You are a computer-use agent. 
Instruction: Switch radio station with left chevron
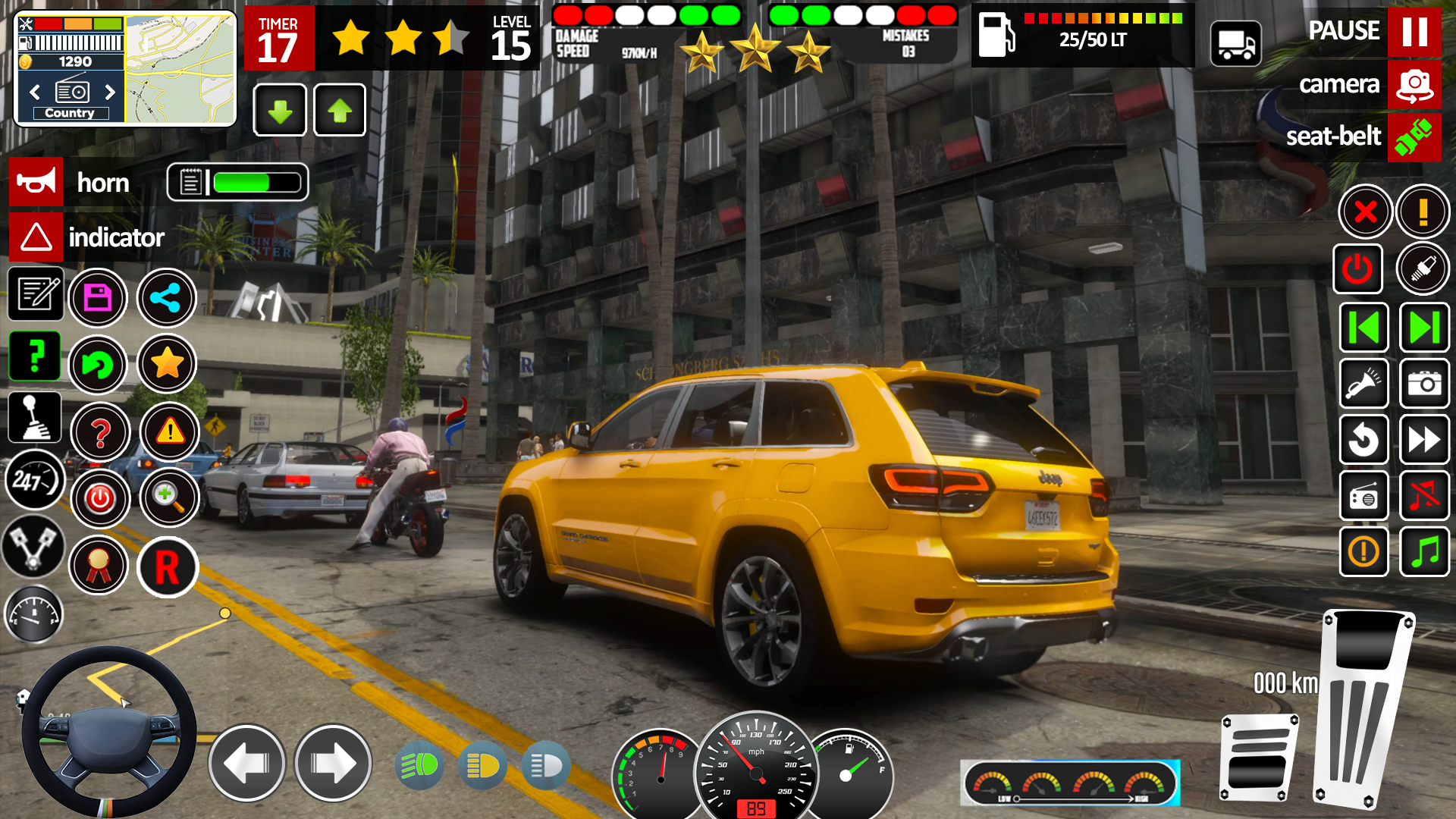tap(33, 92)
